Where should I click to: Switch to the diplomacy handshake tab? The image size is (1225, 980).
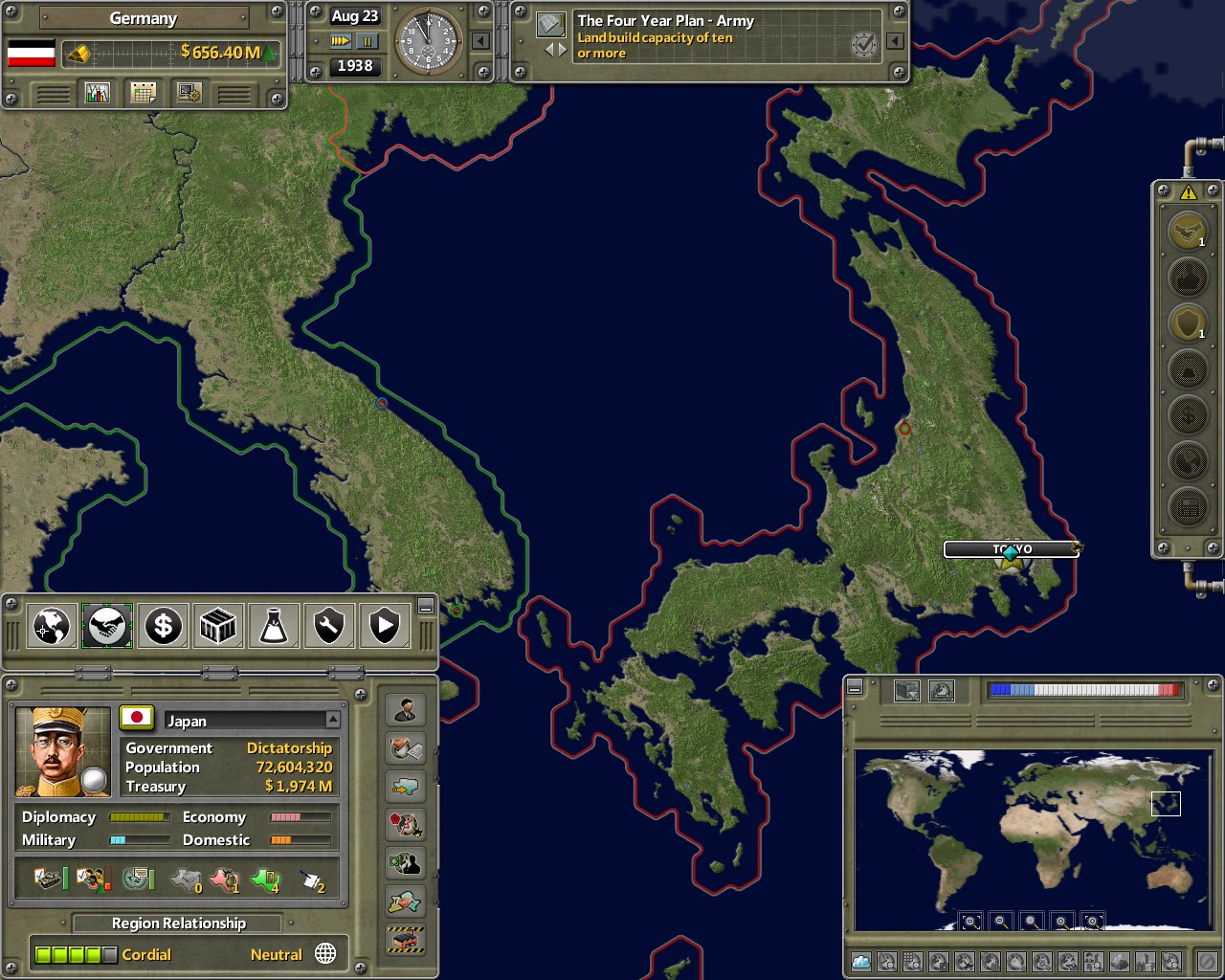tap(107, 626)
